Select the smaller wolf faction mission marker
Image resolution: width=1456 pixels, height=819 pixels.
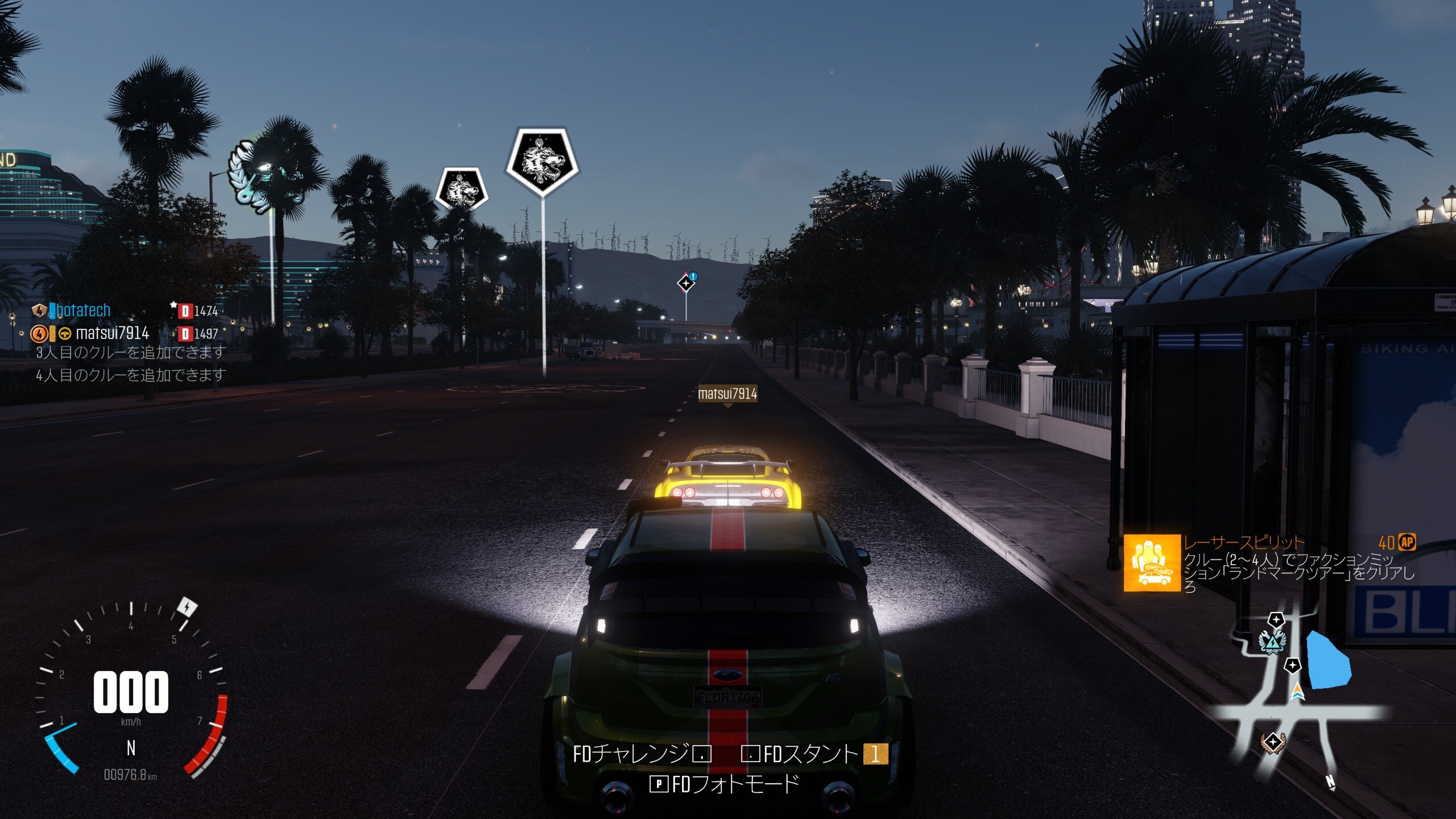point(461,188)
